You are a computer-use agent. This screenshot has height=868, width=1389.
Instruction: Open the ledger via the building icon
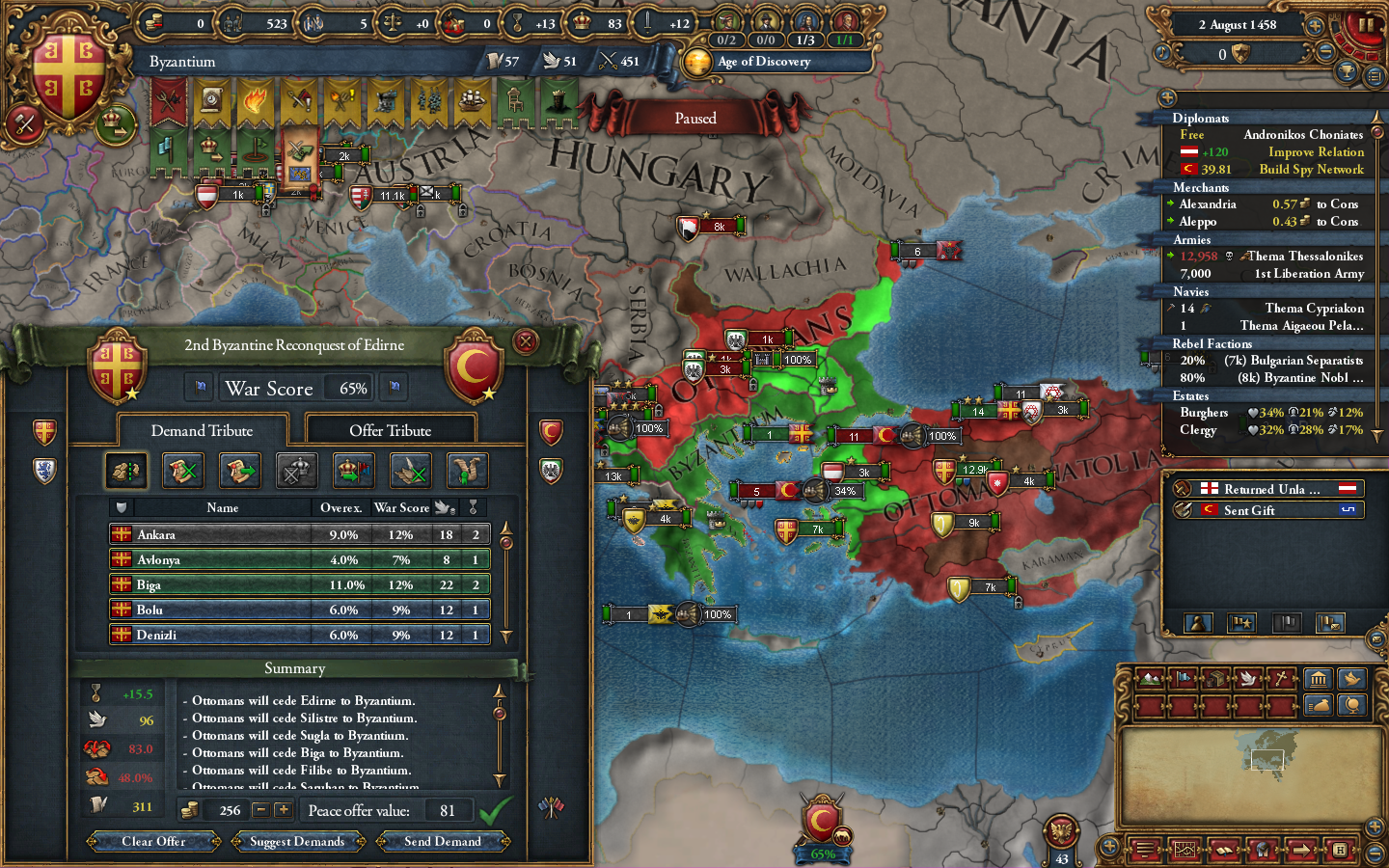tap(1318, 679)
